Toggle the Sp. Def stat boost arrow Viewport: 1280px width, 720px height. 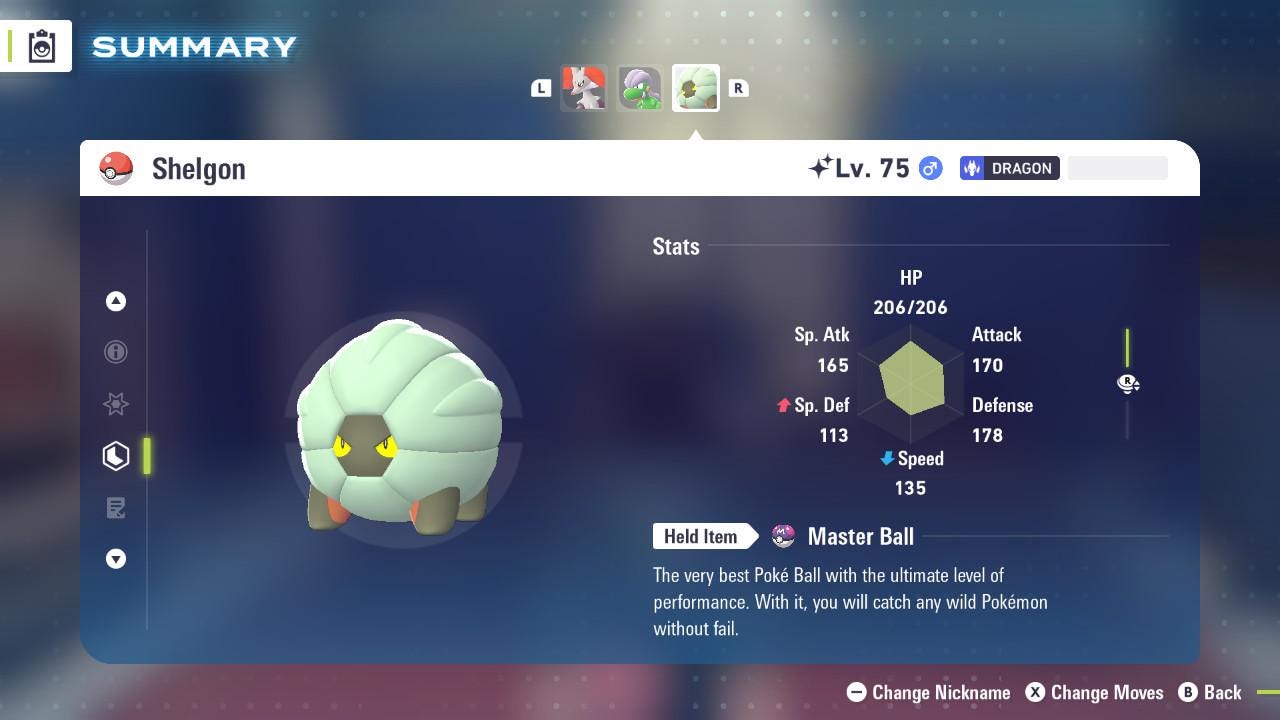pos(785,405)
